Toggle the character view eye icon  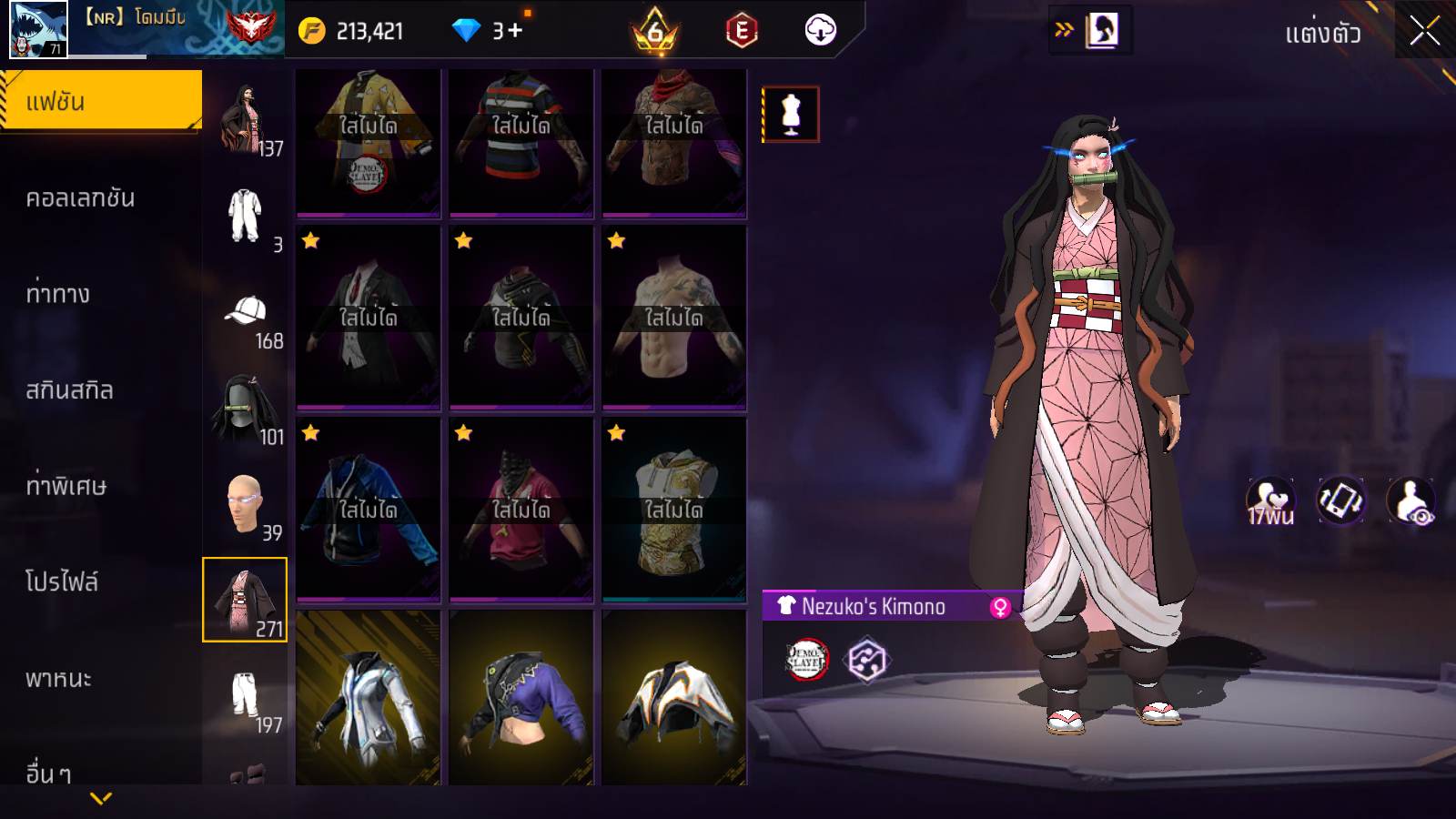[1411, 501]
